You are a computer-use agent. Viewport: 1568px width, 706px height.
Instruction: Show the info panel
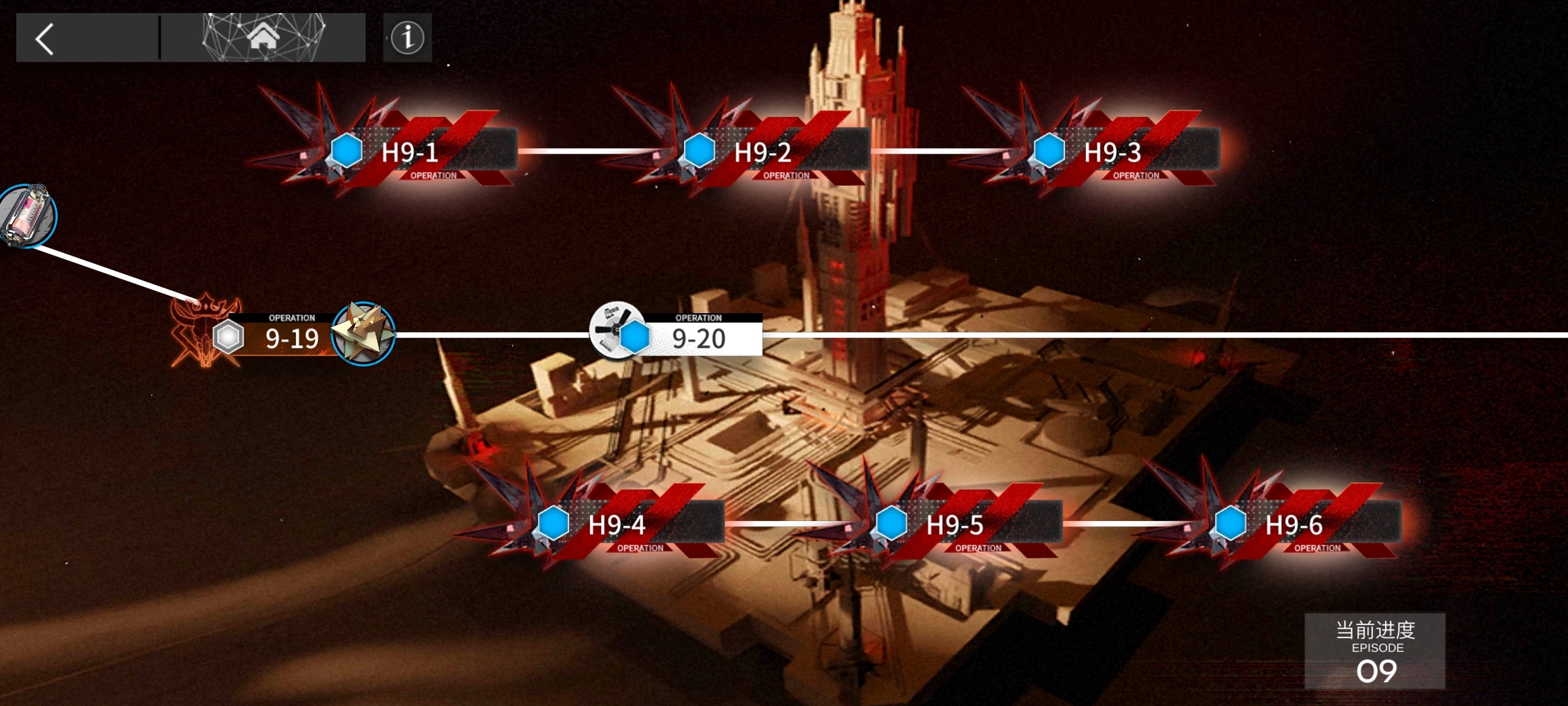407,38
